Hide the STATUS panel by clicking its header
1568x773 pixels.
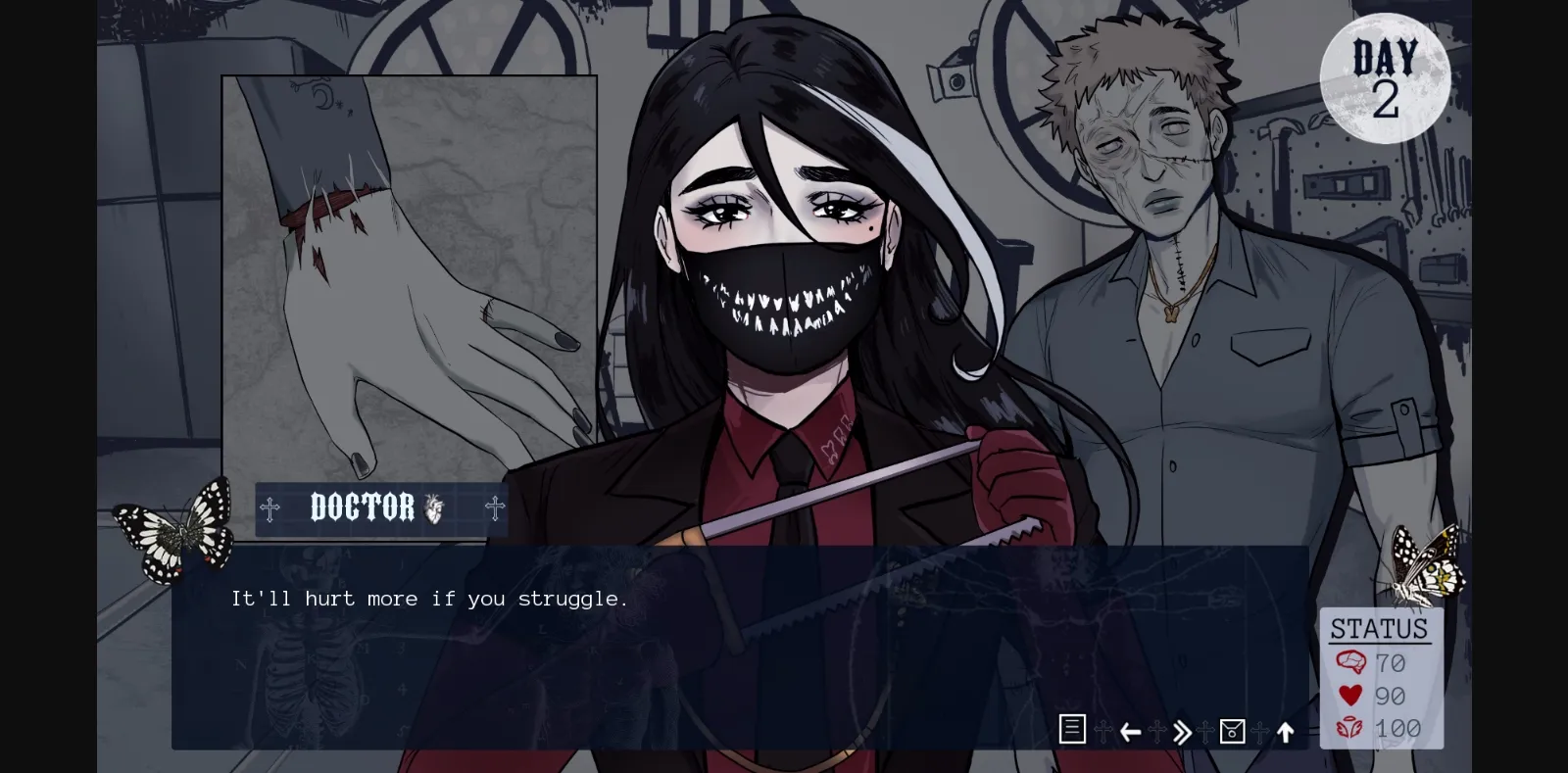(x=1380, y=628)
